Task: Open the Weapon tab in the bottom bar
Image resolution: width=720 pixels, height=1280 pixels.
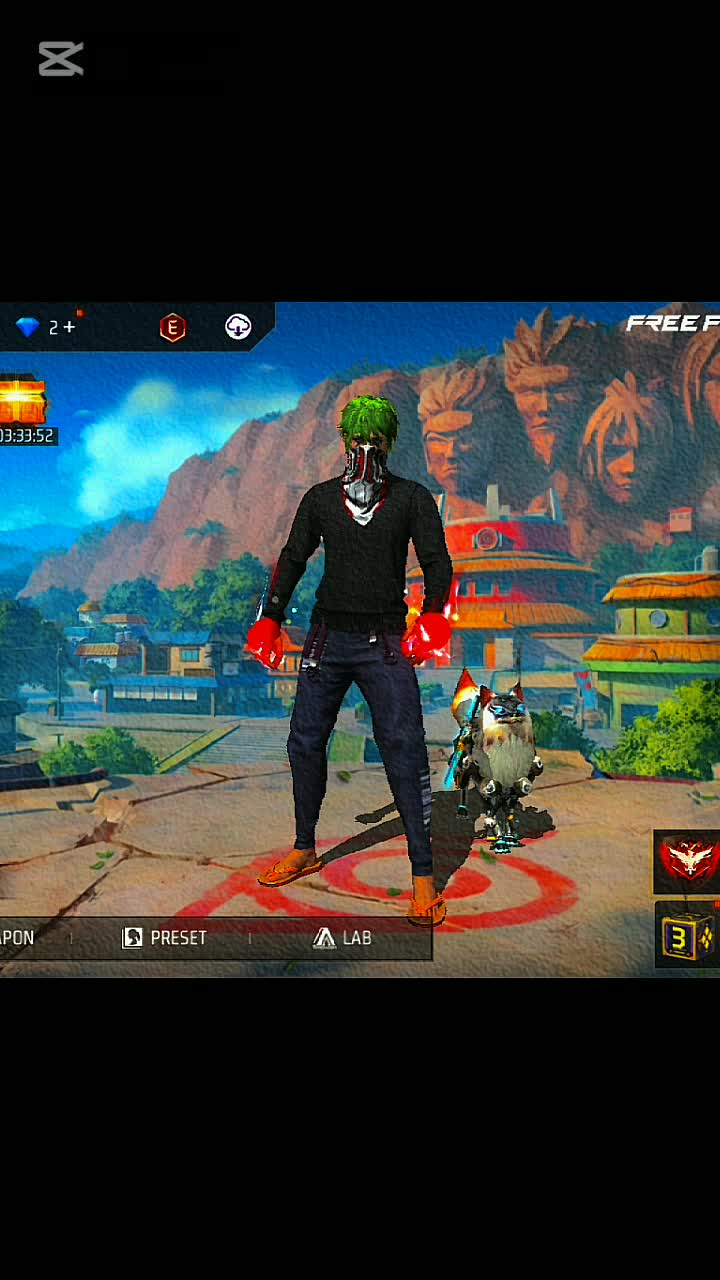Action: 18,938
